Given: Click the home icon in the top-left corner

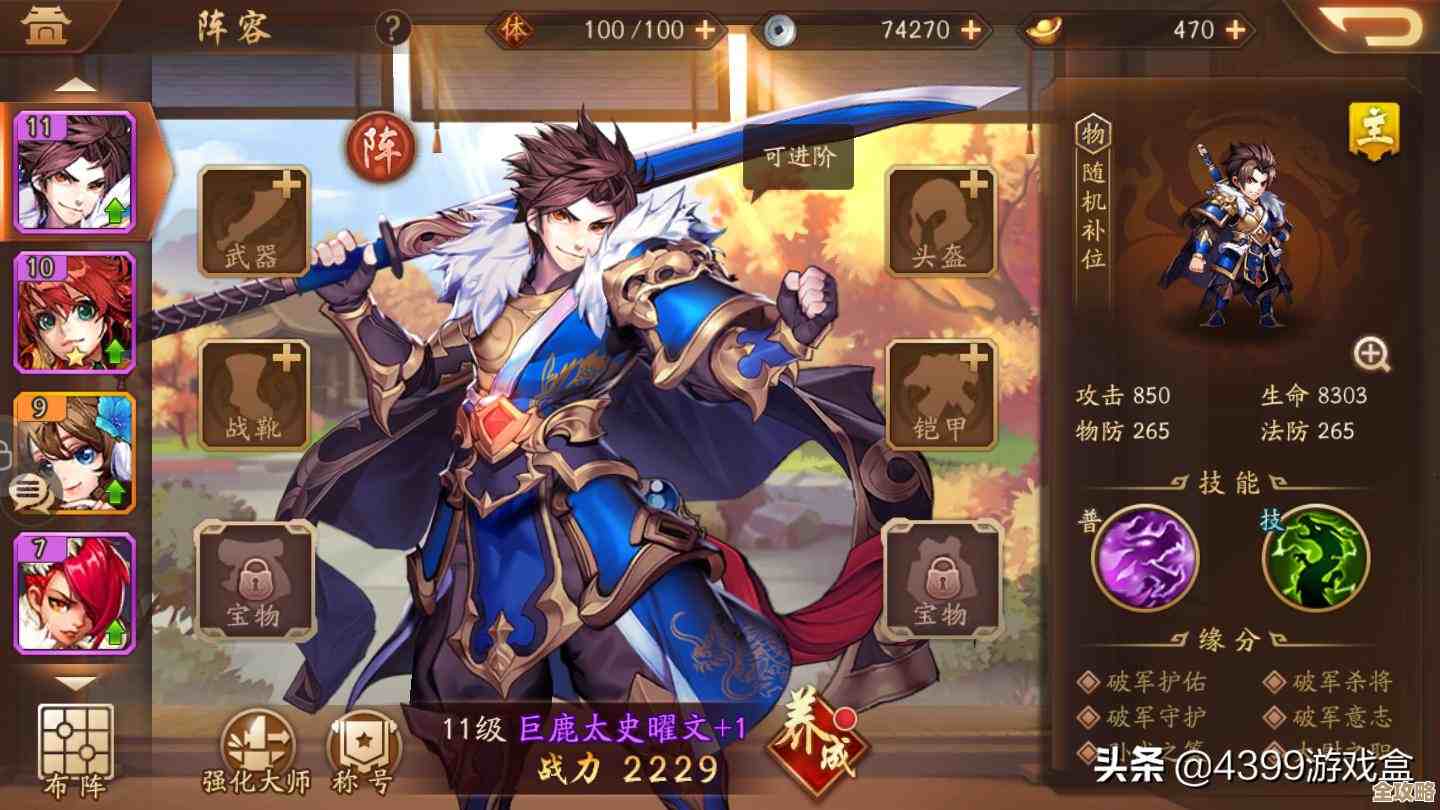Looking at the screenshot, I should pos(47,24).
